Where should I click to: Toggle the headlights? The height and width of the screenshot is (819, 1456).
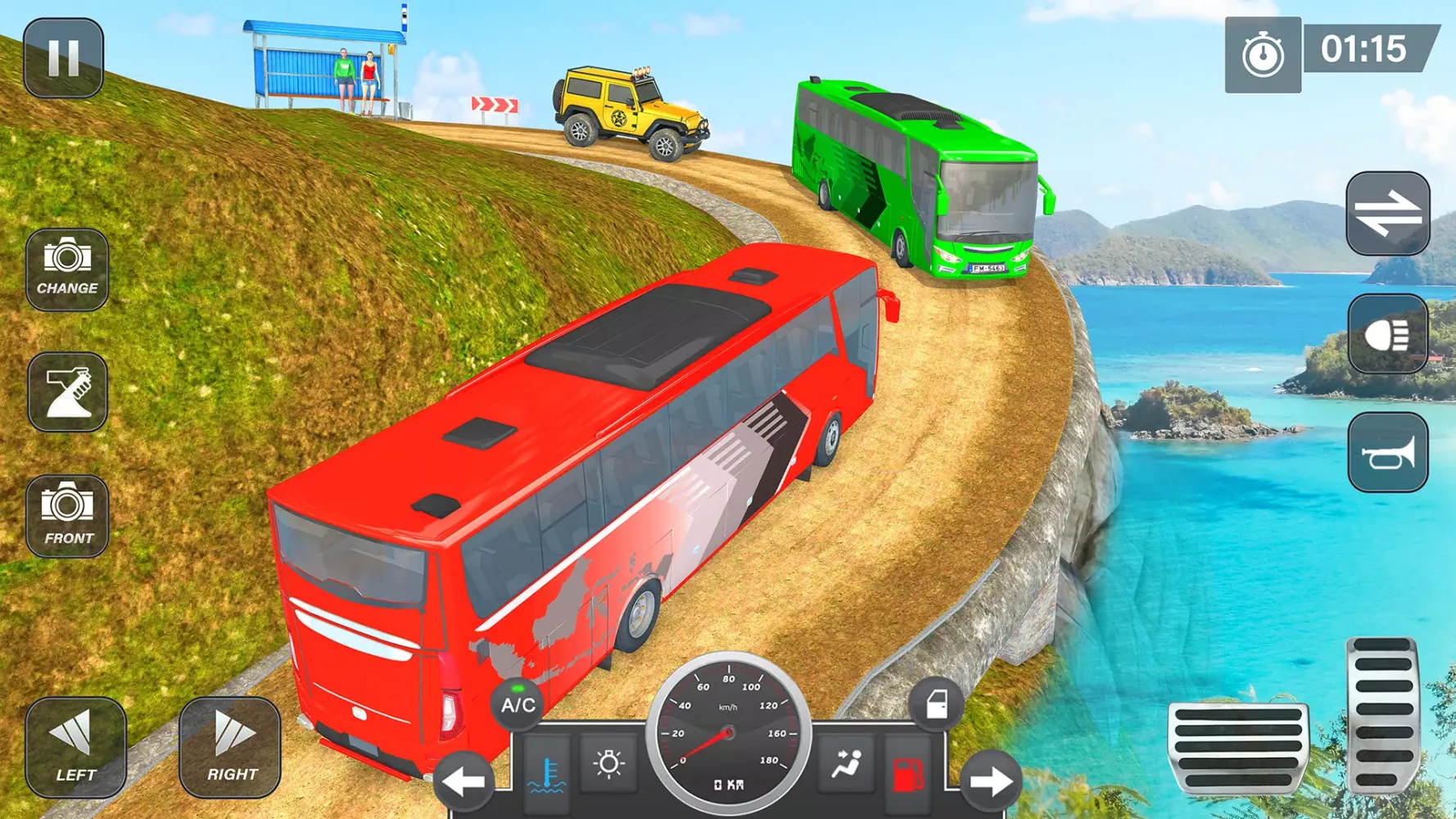point(1387,334)
